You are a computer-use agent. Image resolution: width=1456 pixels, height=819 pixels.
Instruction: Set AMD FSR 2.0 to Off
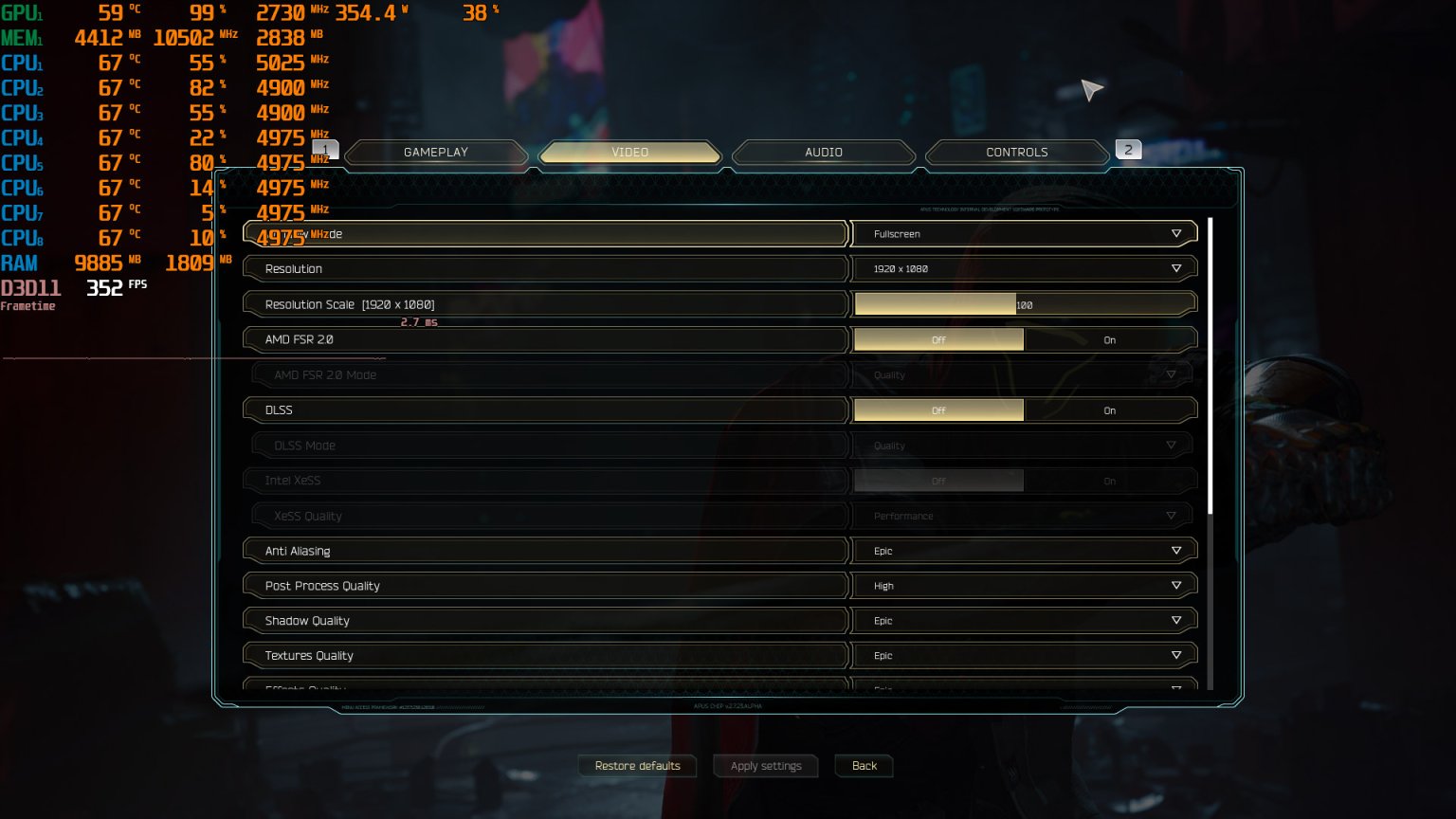(x=938, y=339)
